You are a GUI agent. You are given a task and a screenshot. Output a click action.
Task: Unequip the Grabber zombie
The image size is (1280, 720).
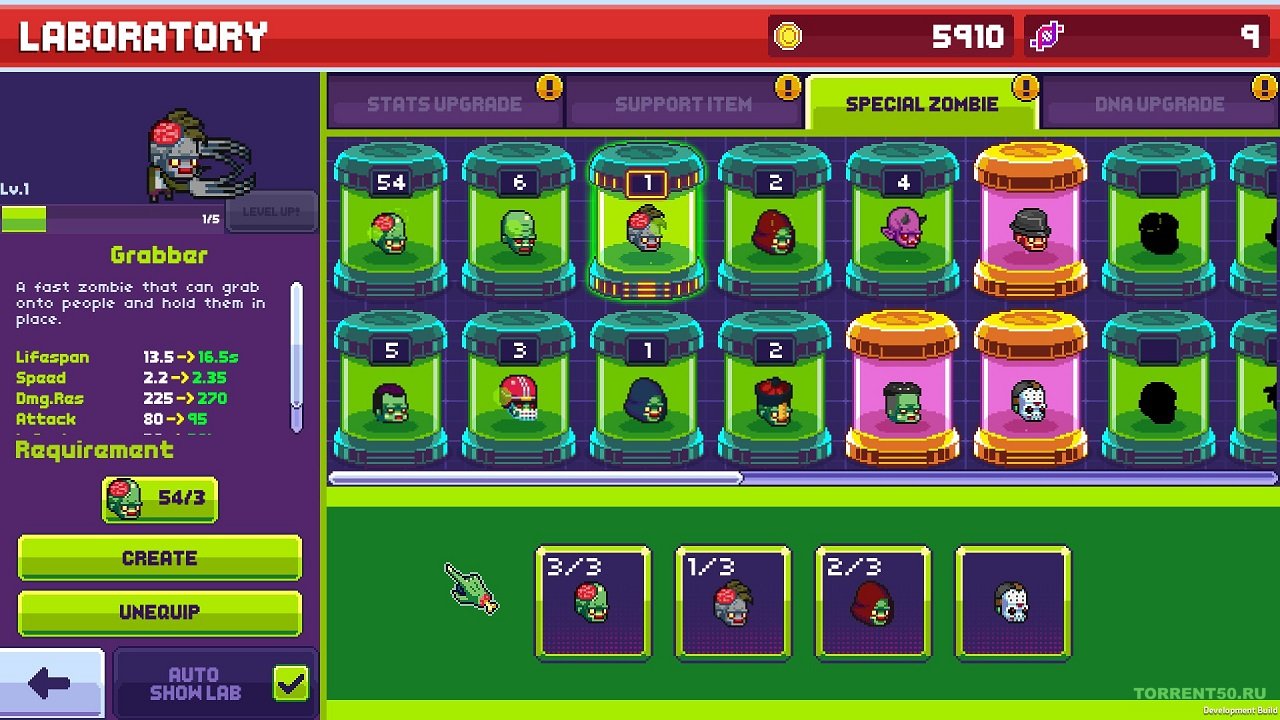[160, 612]
